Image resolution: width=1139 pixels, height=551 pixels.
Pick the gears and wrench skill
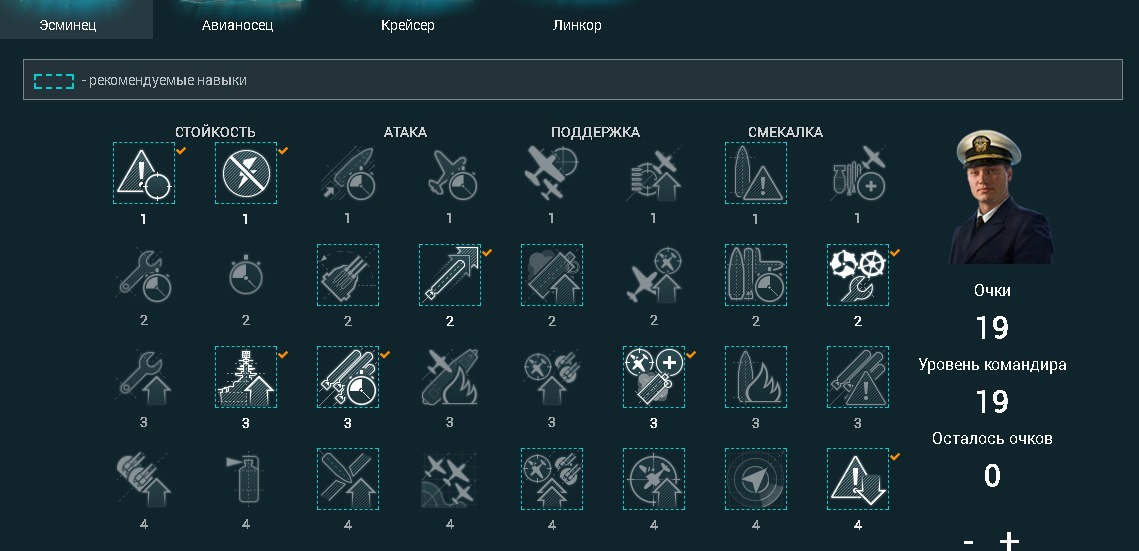[x=858, y=275]
